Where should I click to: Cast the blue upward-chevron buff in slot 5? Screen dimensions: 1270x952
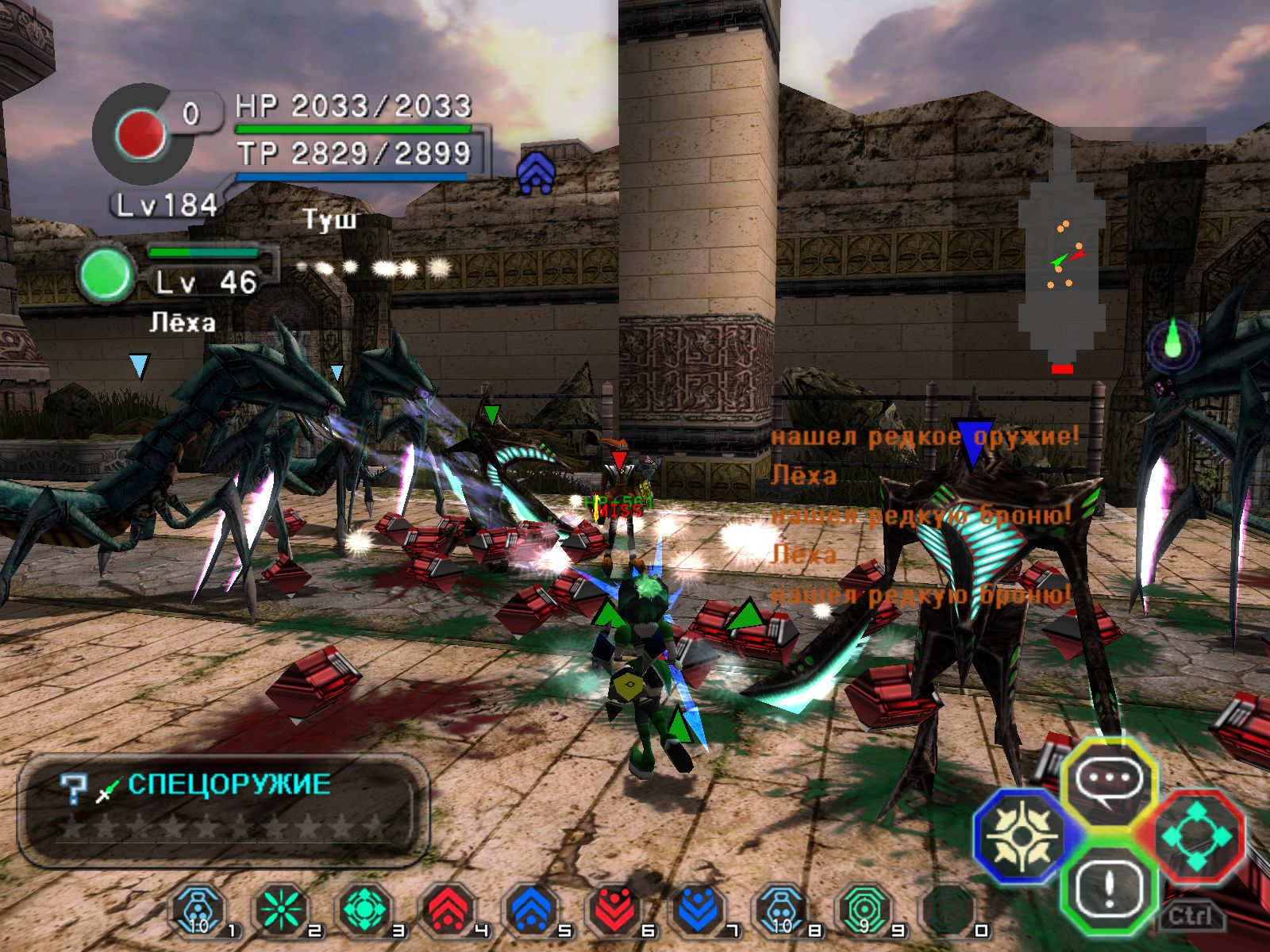[531, 909]
